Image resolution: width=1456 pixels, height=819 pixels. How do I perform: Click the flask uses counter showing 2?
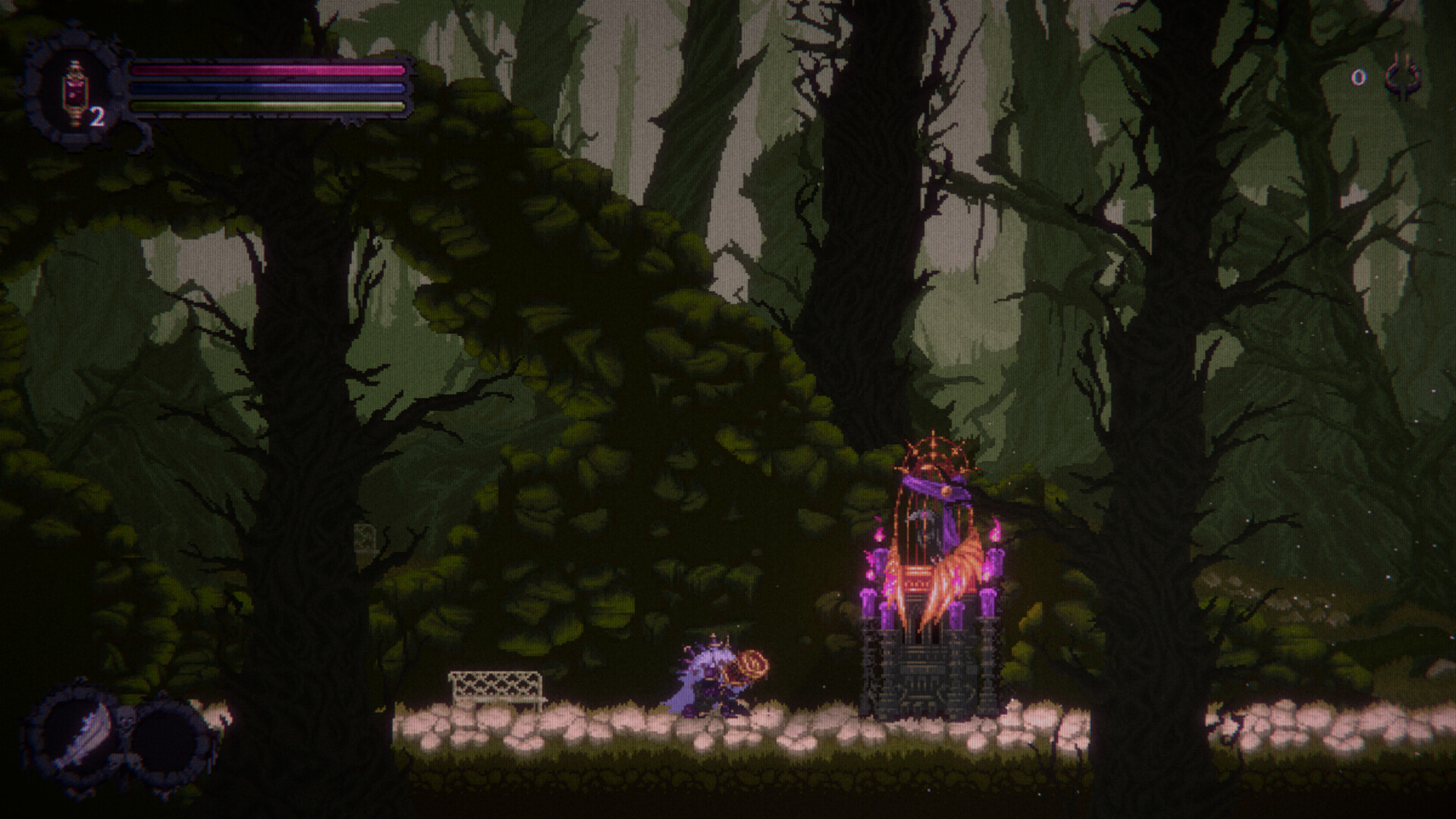pos(97,115)
